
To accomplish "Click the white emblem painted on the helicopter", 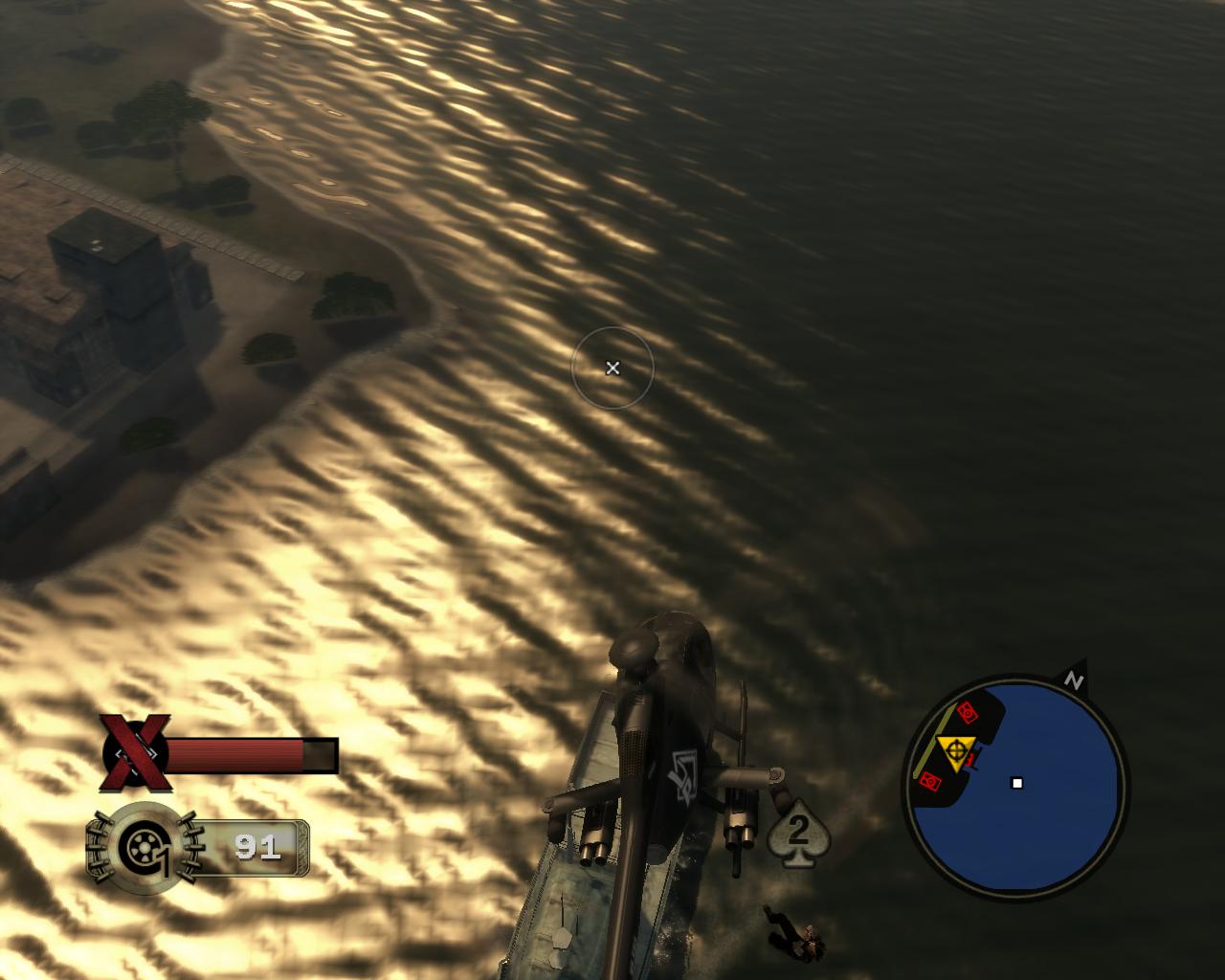I will pyautogui.click(x=682, y=775).
